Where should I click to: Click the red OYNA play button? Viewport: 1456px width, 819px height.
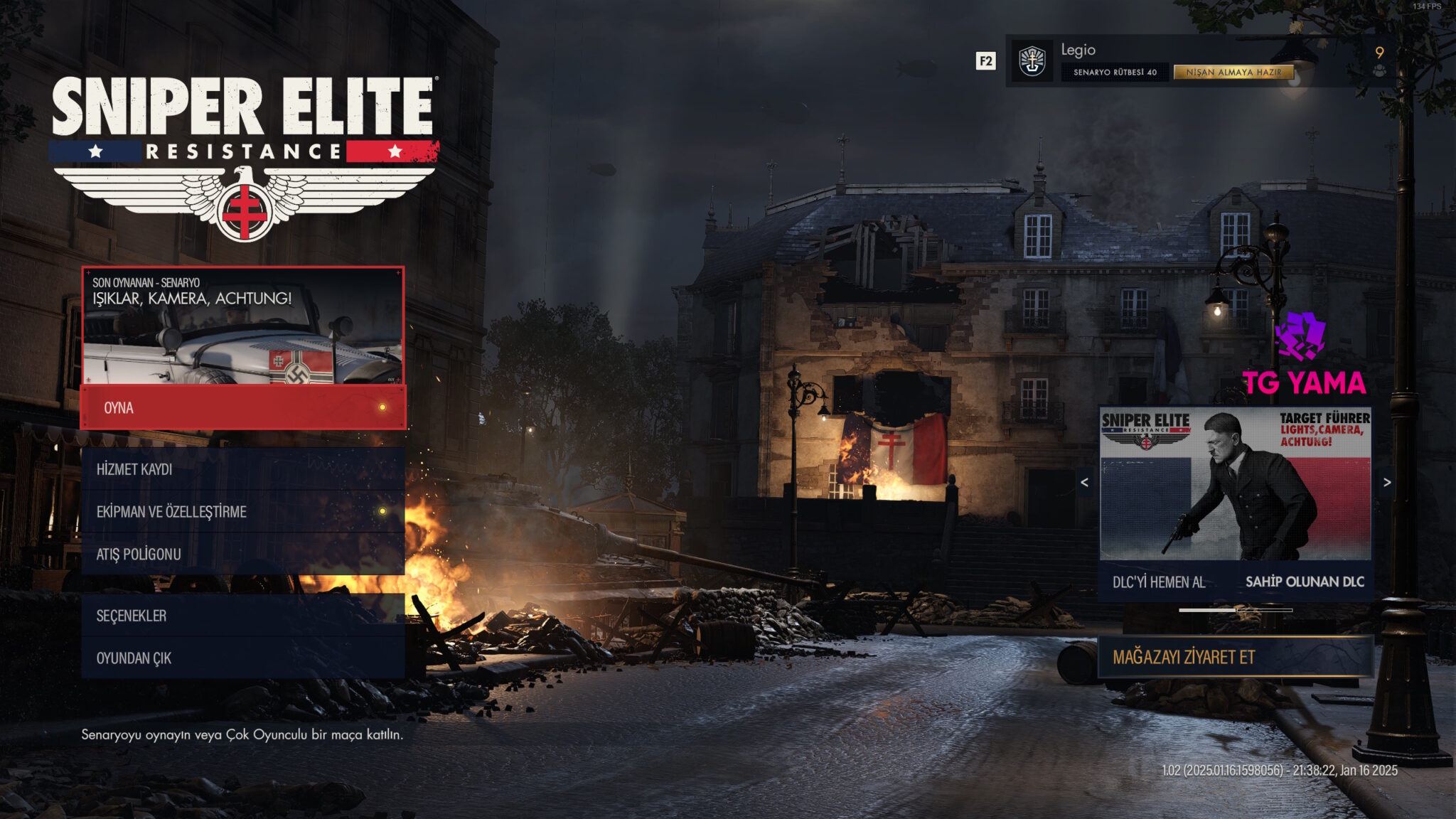pos(243,407)
